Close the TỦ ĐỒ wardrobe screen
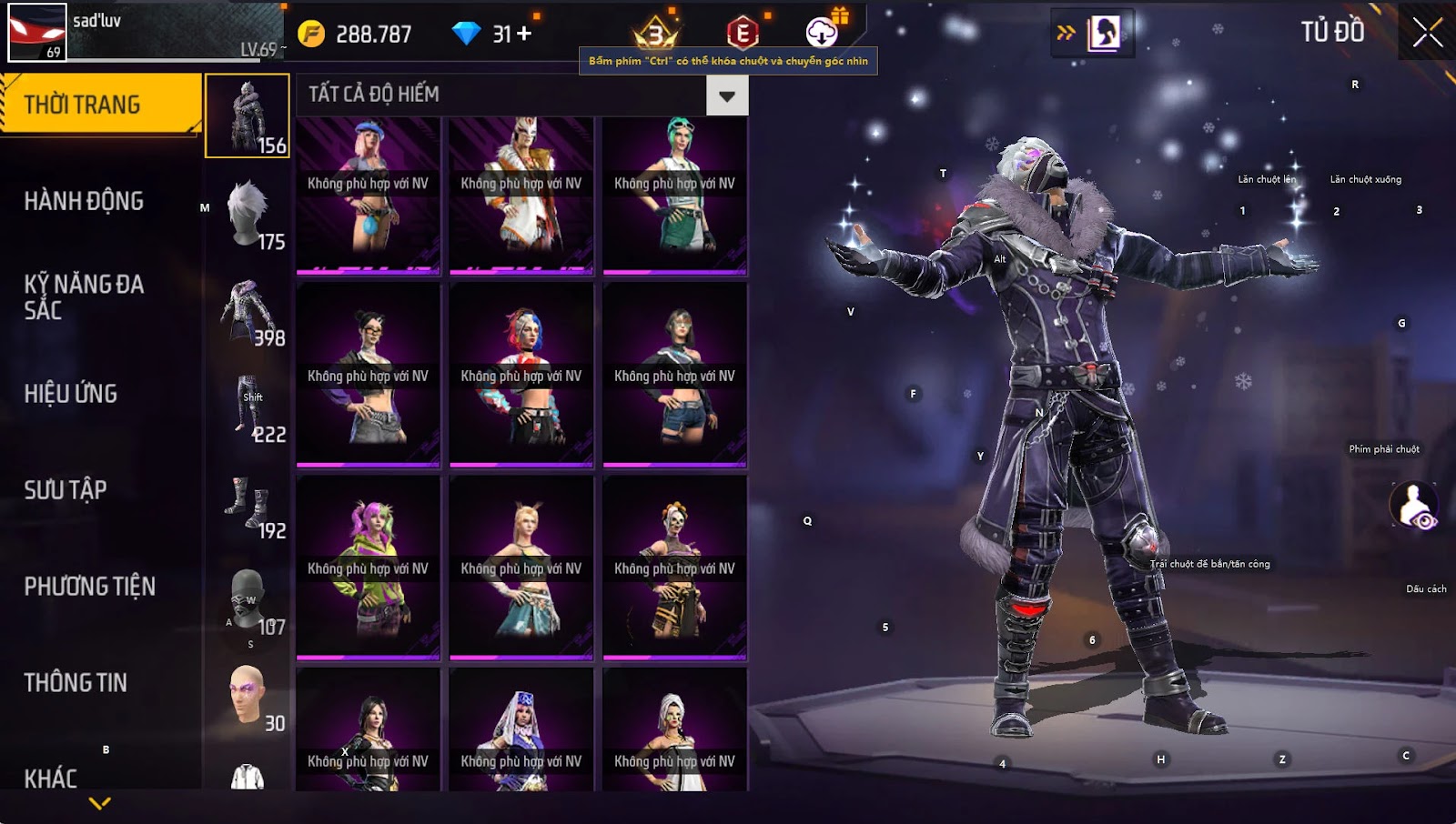1456x824 pixels. [x=1427, y=33]
